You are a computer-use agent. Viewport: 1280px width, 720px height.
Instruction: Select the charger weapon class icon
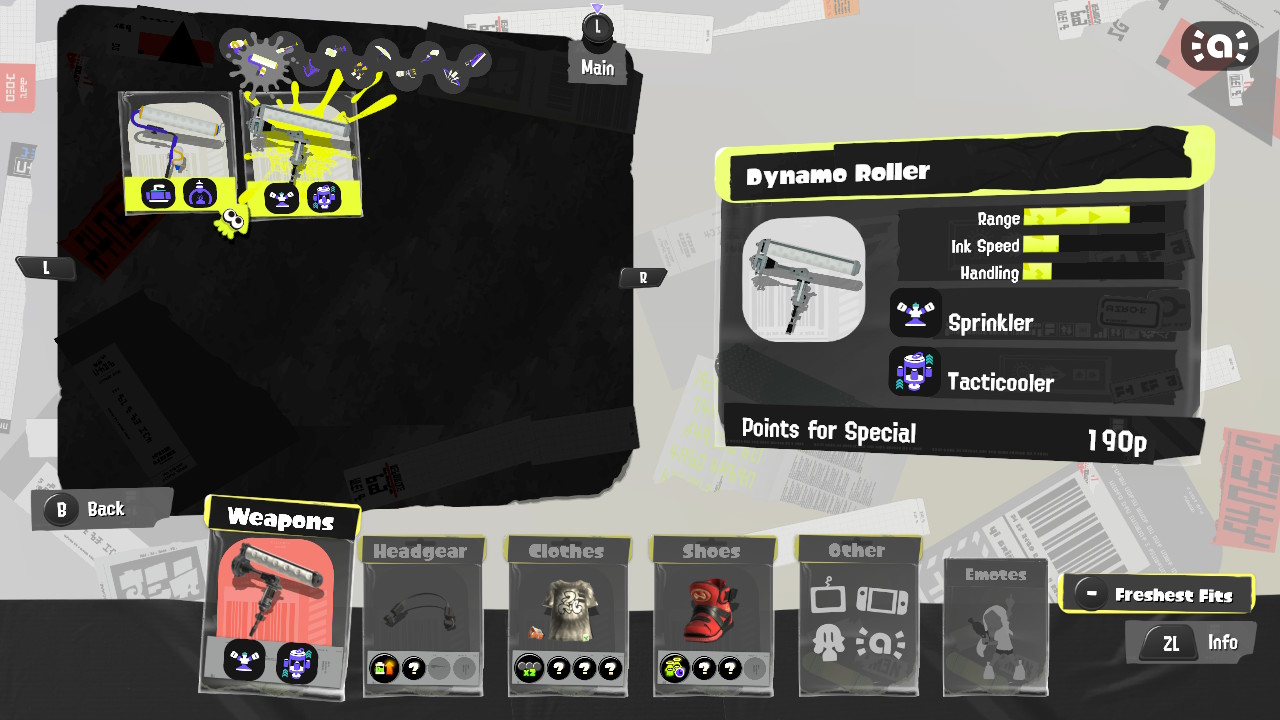pos(289,49)
